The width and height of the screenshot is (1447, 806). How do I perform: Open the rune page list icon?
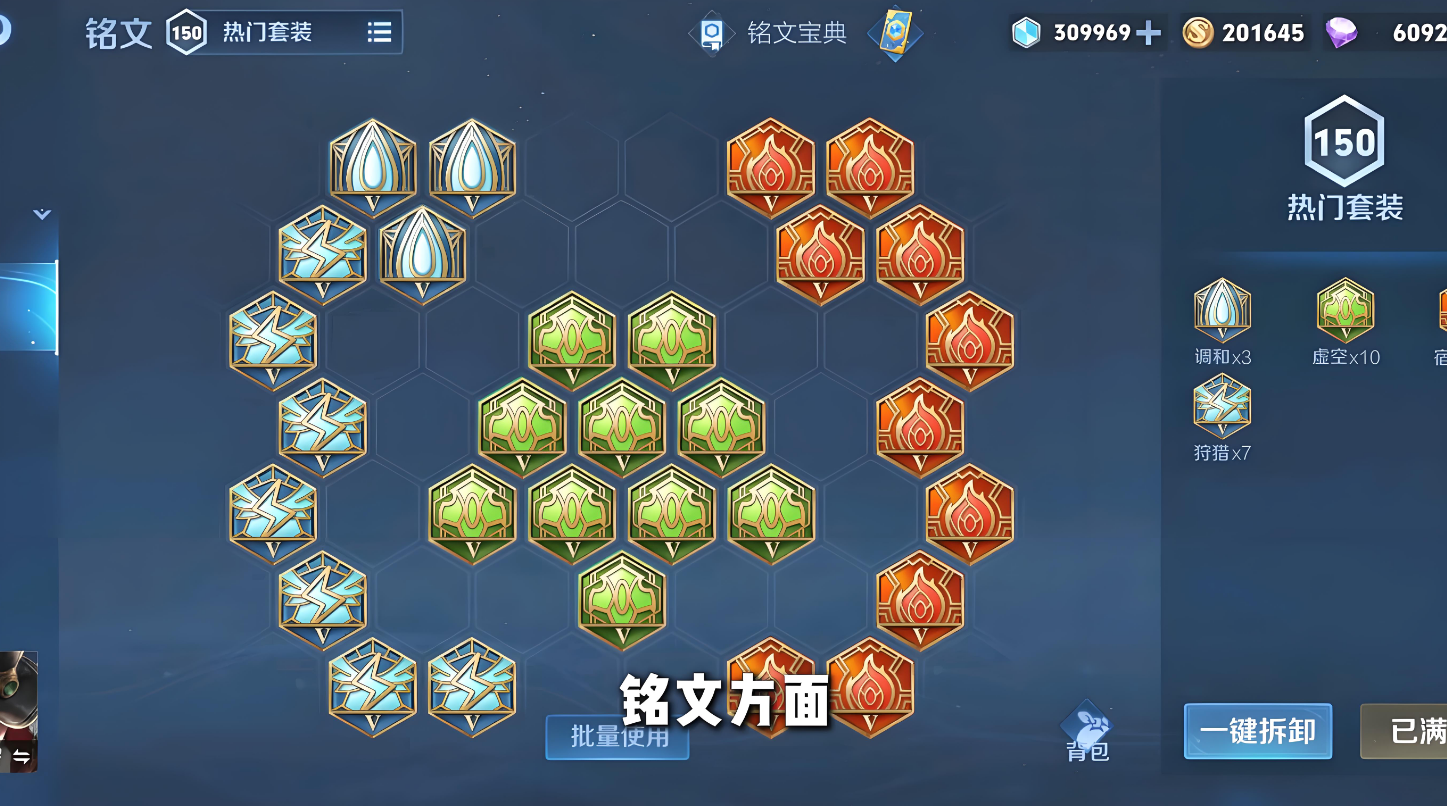pos(379,31)
